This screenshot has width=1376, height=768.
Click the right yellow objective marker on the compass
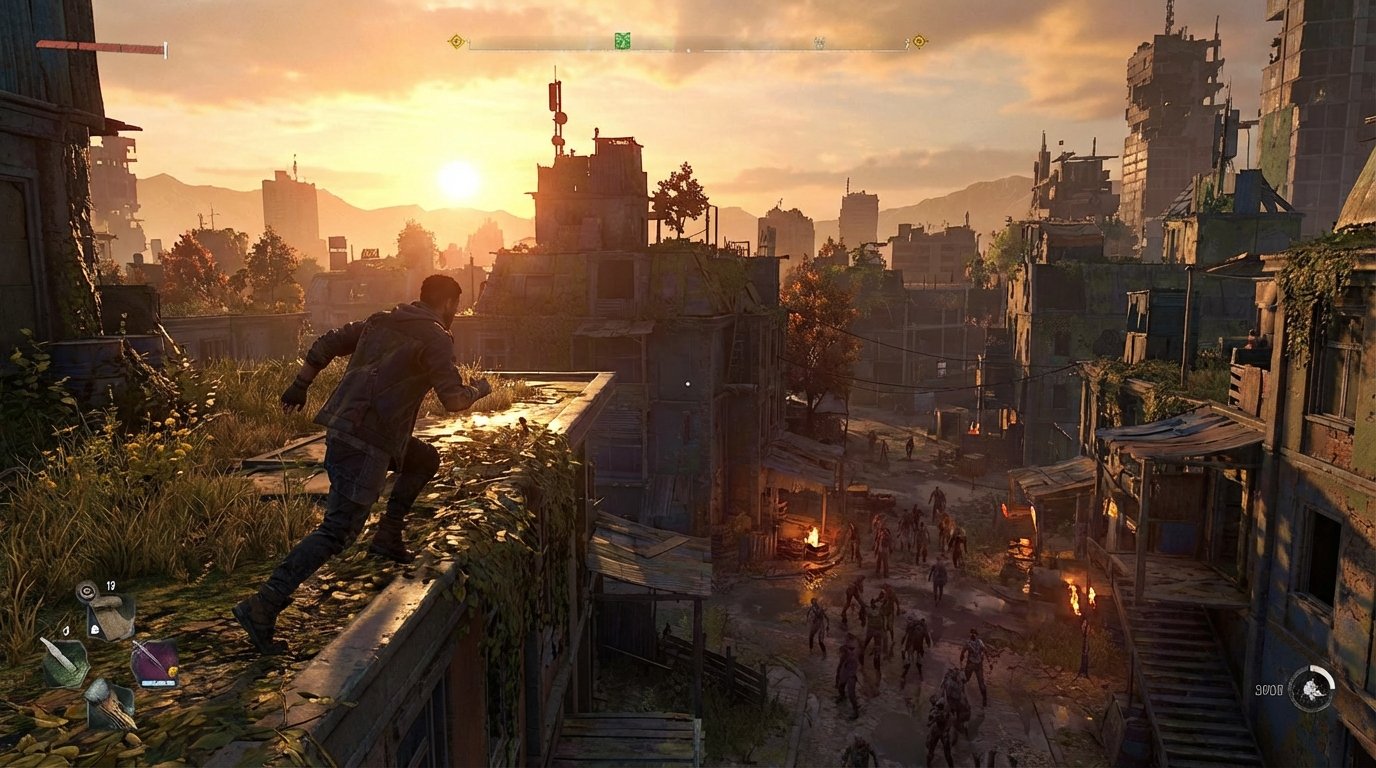[x=918, y=39]
